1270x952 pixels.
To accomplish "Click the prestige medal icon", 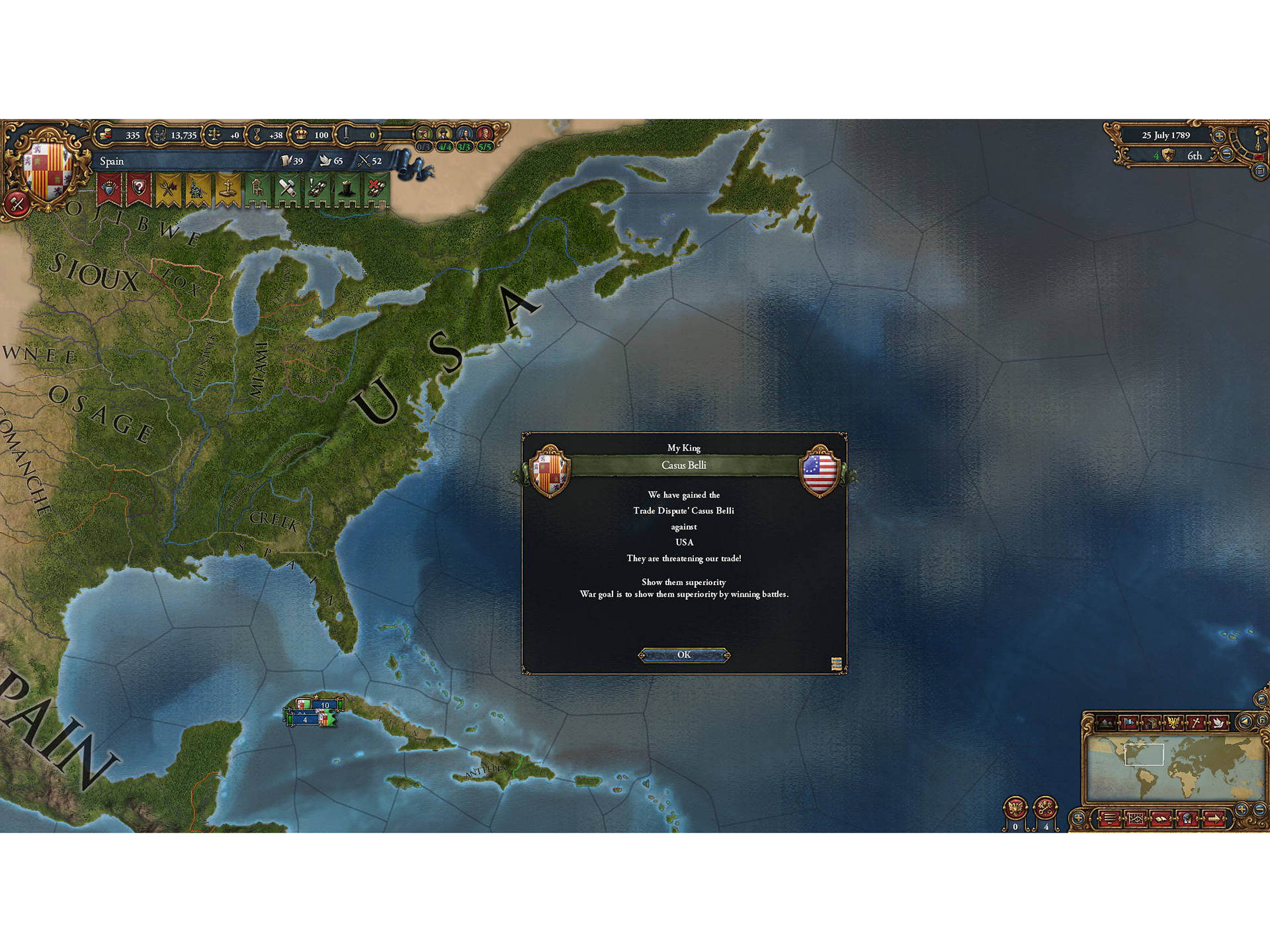I will click(x=256, y=135).
